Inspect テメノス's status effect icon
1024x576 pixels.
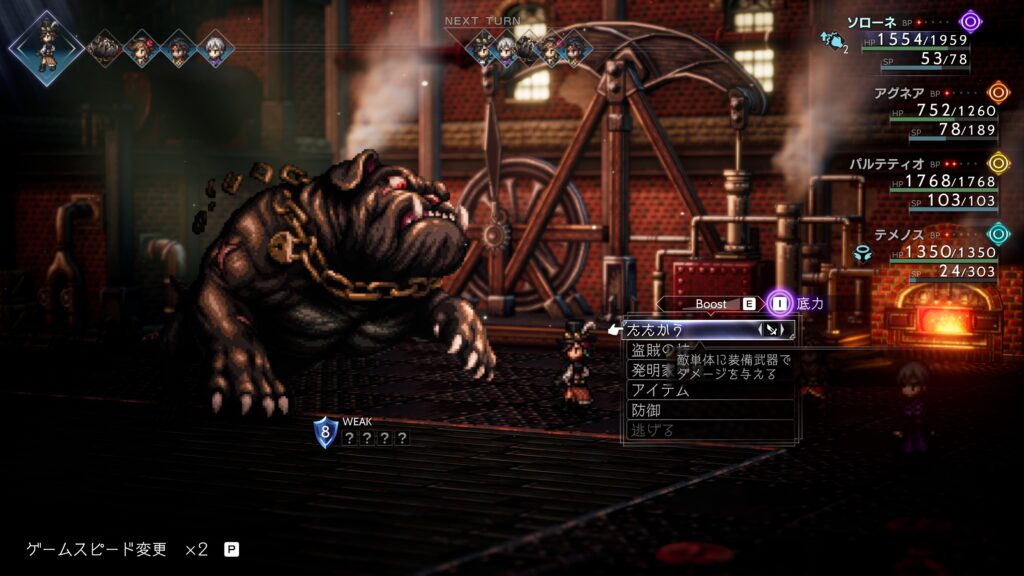(862, 254)
